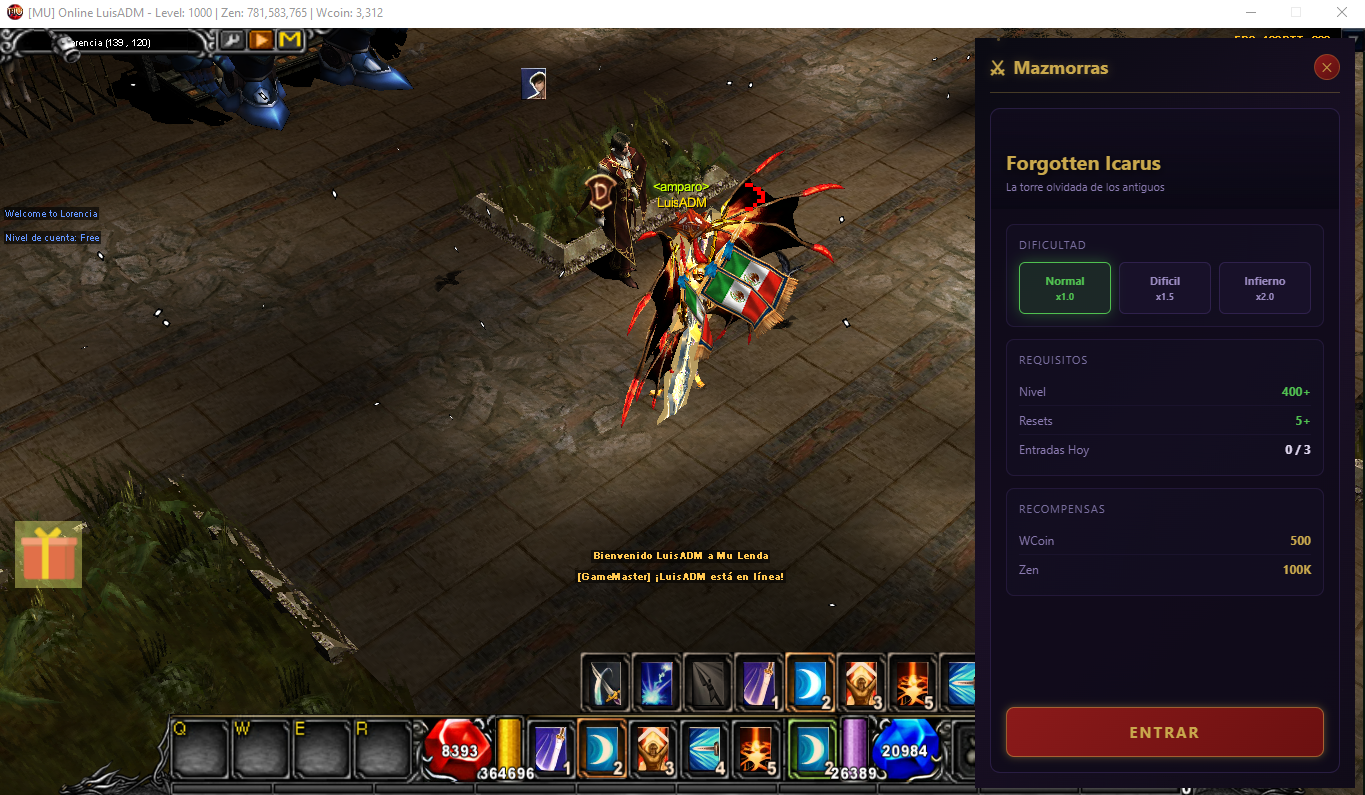Activate the curved sword slash skill
This screenshot has height=795, width=1365.
pyautogui.click(x=606, y=681)
